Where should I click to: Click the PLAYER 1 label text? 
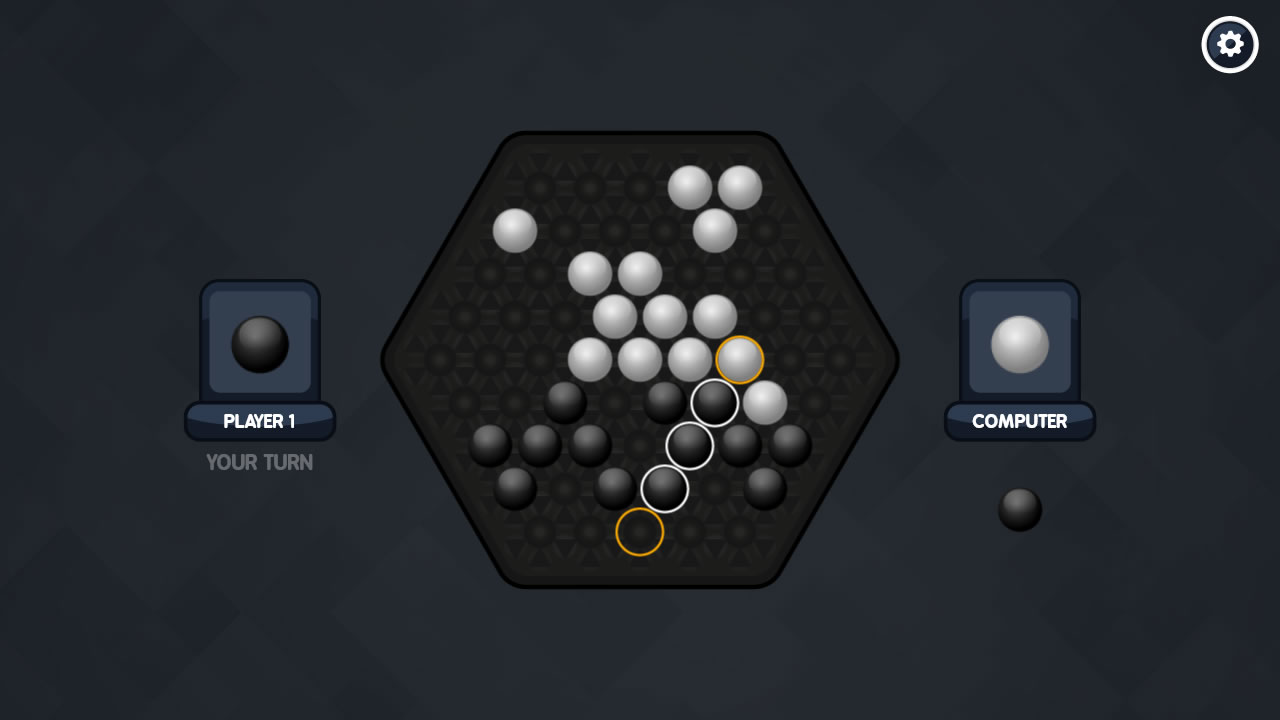click(259, 421)
